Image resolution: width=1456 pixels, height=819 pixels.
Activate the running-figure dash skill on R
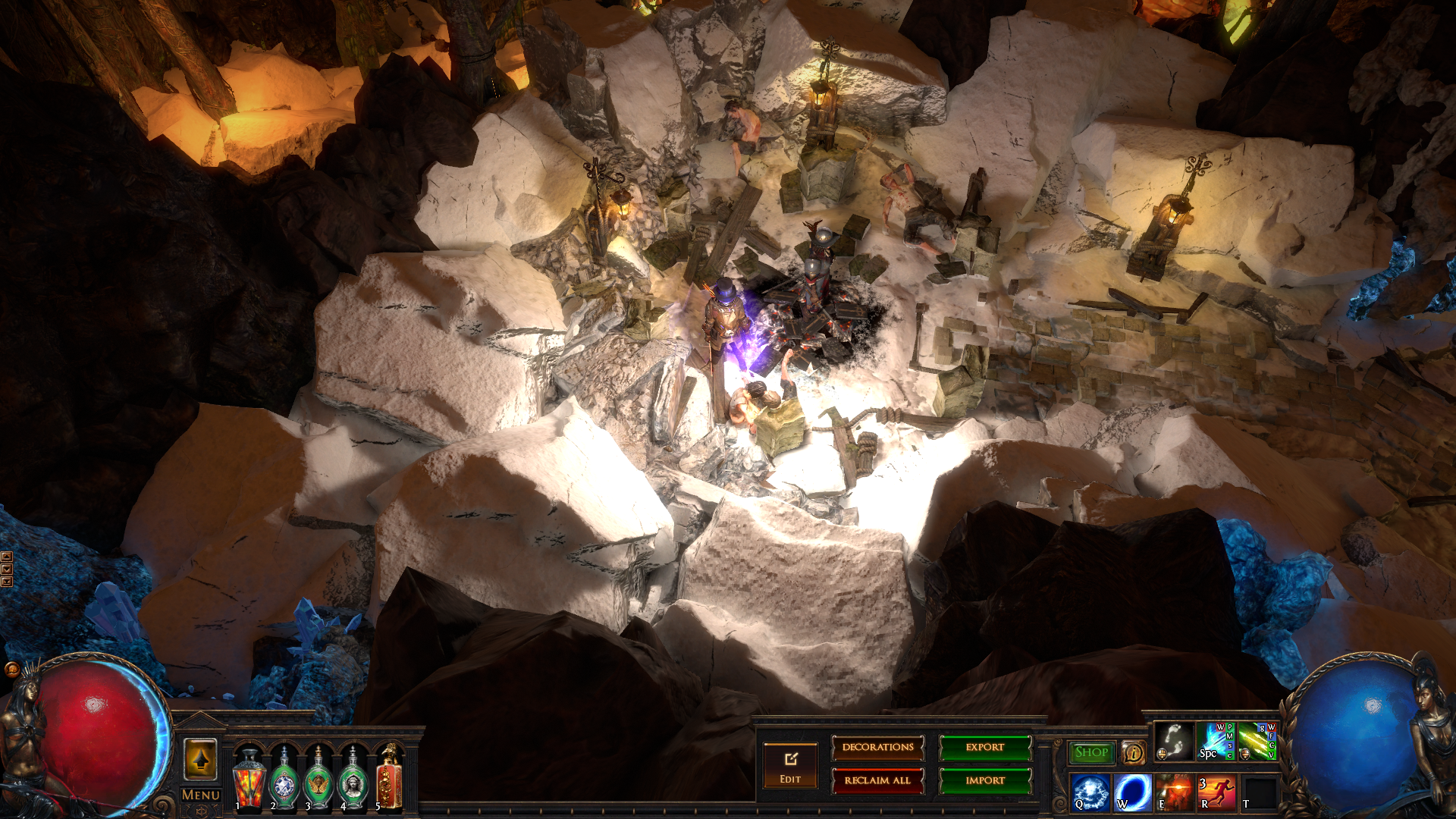1216,792
